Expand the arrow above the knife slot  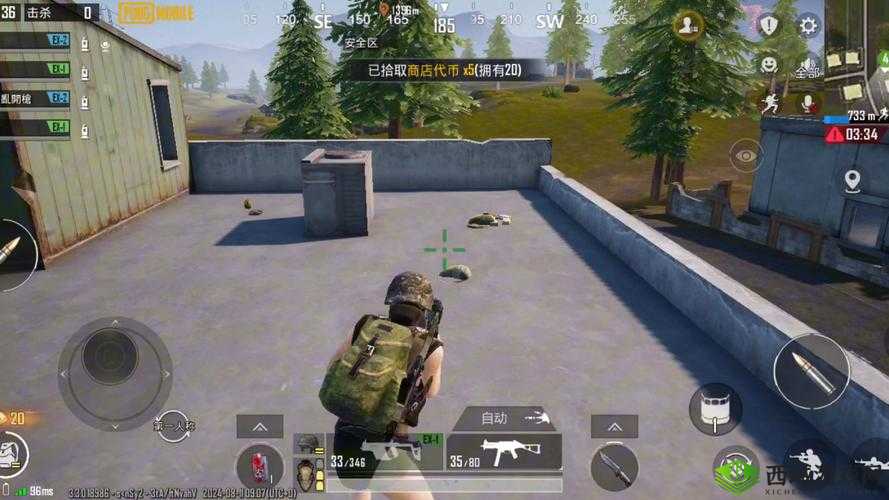[x=613, y=426]
